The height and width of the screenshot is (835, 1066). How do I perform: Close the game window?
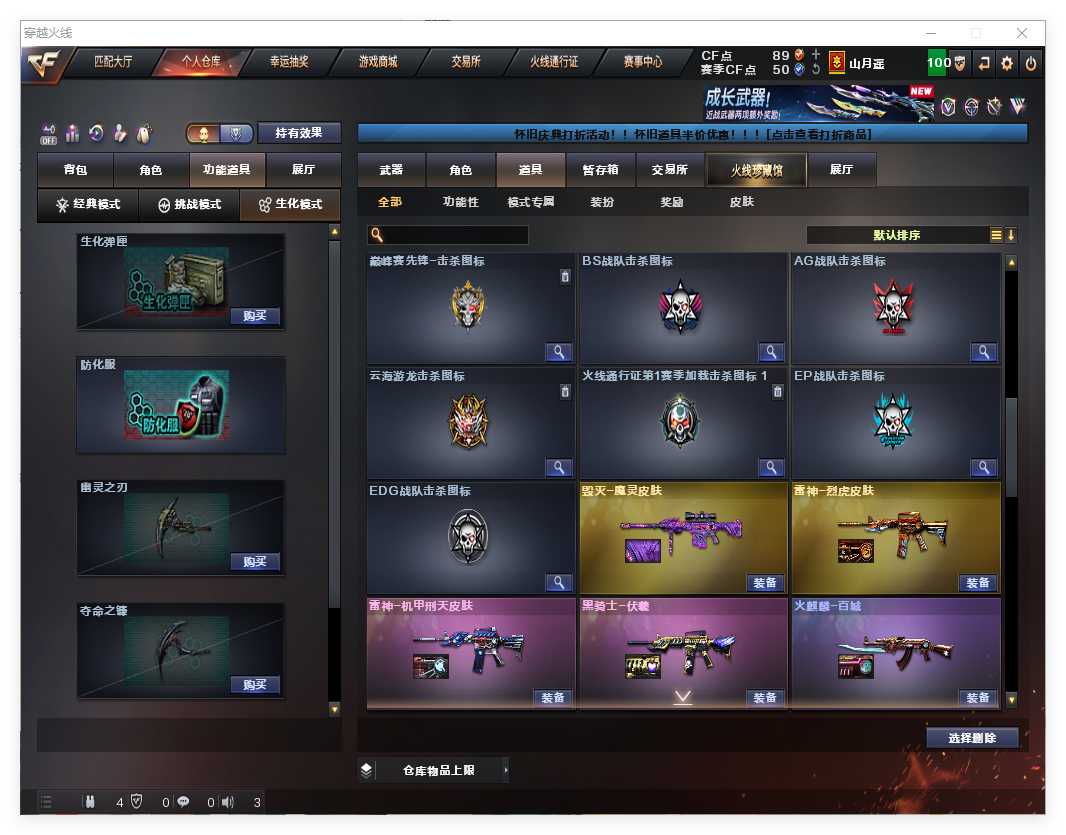1022,33
